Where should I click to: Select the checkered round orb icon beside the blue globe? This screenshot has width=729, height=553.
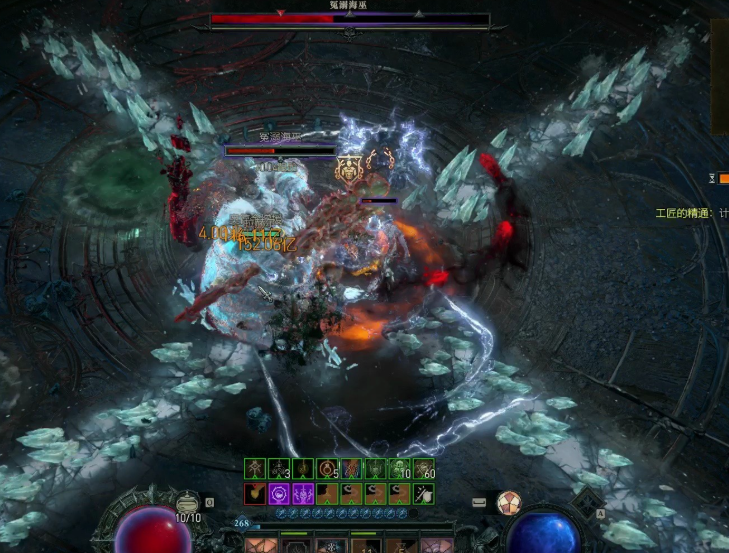509,502
